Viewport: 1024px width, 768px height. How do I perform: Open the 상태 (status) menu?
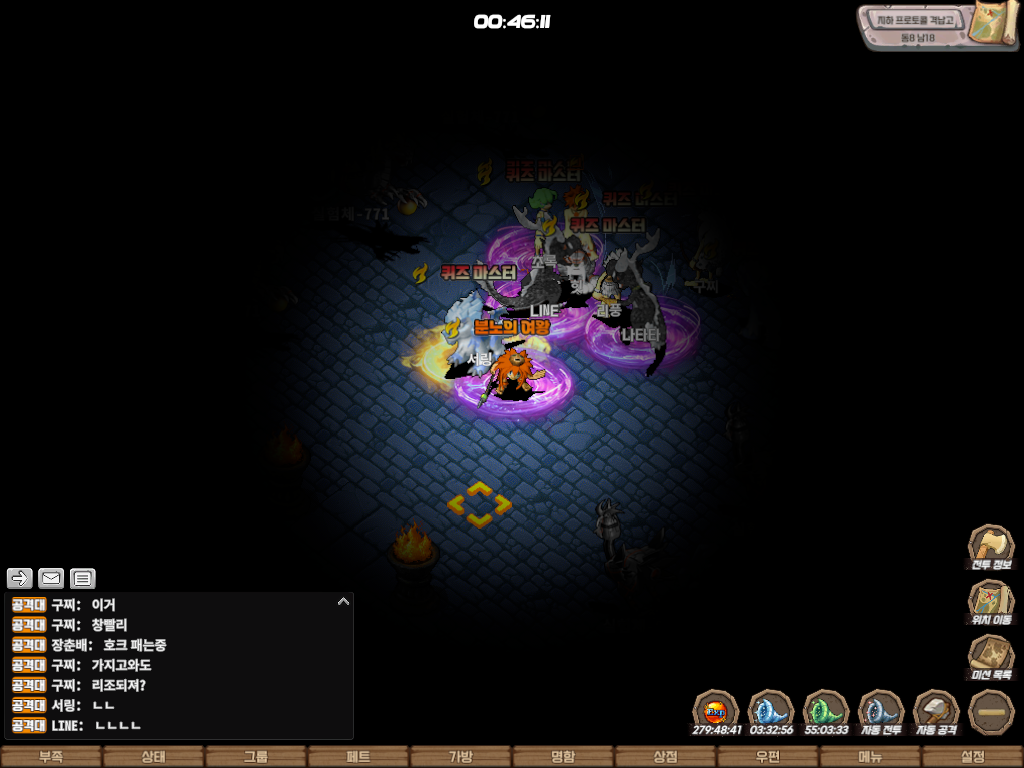pyautogui.click(x=153, y=757)
